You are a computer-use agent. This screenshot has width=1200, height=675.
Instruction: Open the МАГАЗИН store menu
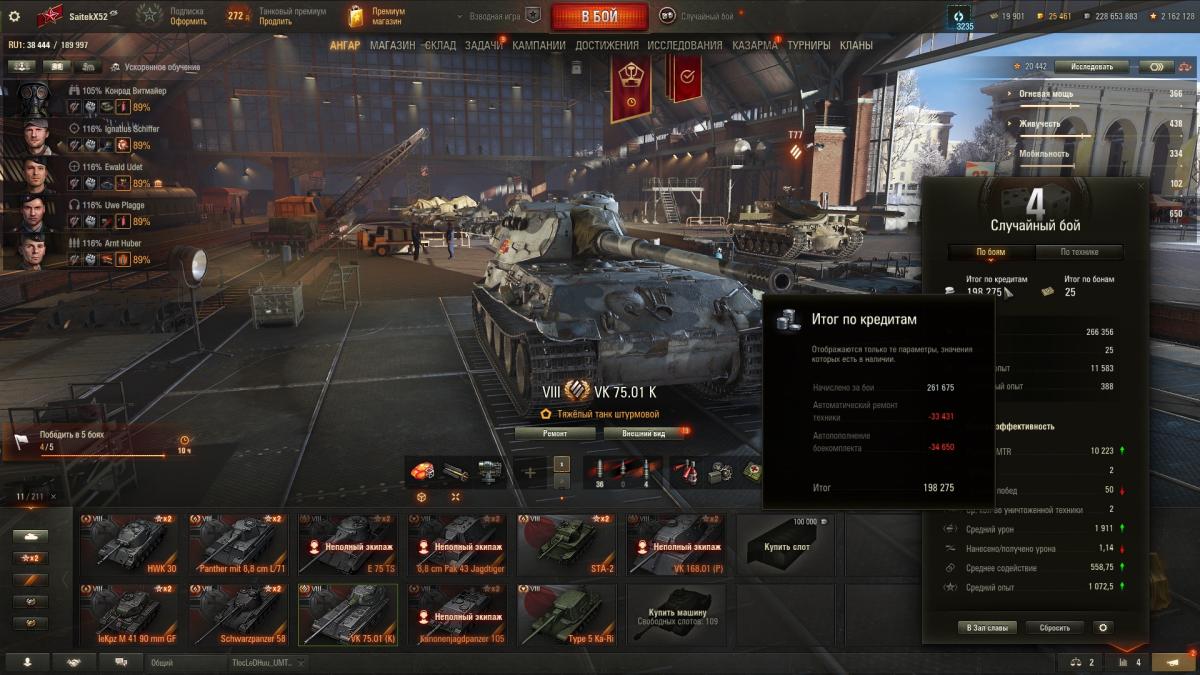tap(392, 45)
